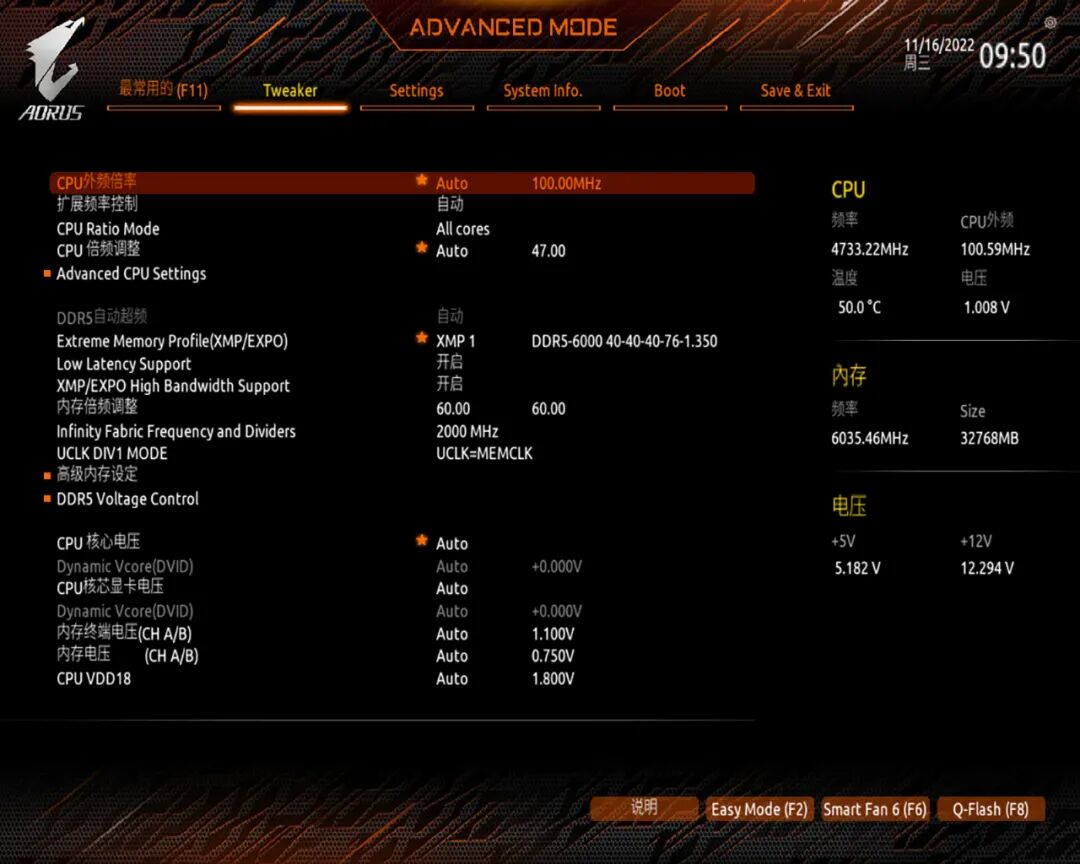The image size is (1080, 864).
Task: Click the 说明 help button
Action: (x=644, y=808)
